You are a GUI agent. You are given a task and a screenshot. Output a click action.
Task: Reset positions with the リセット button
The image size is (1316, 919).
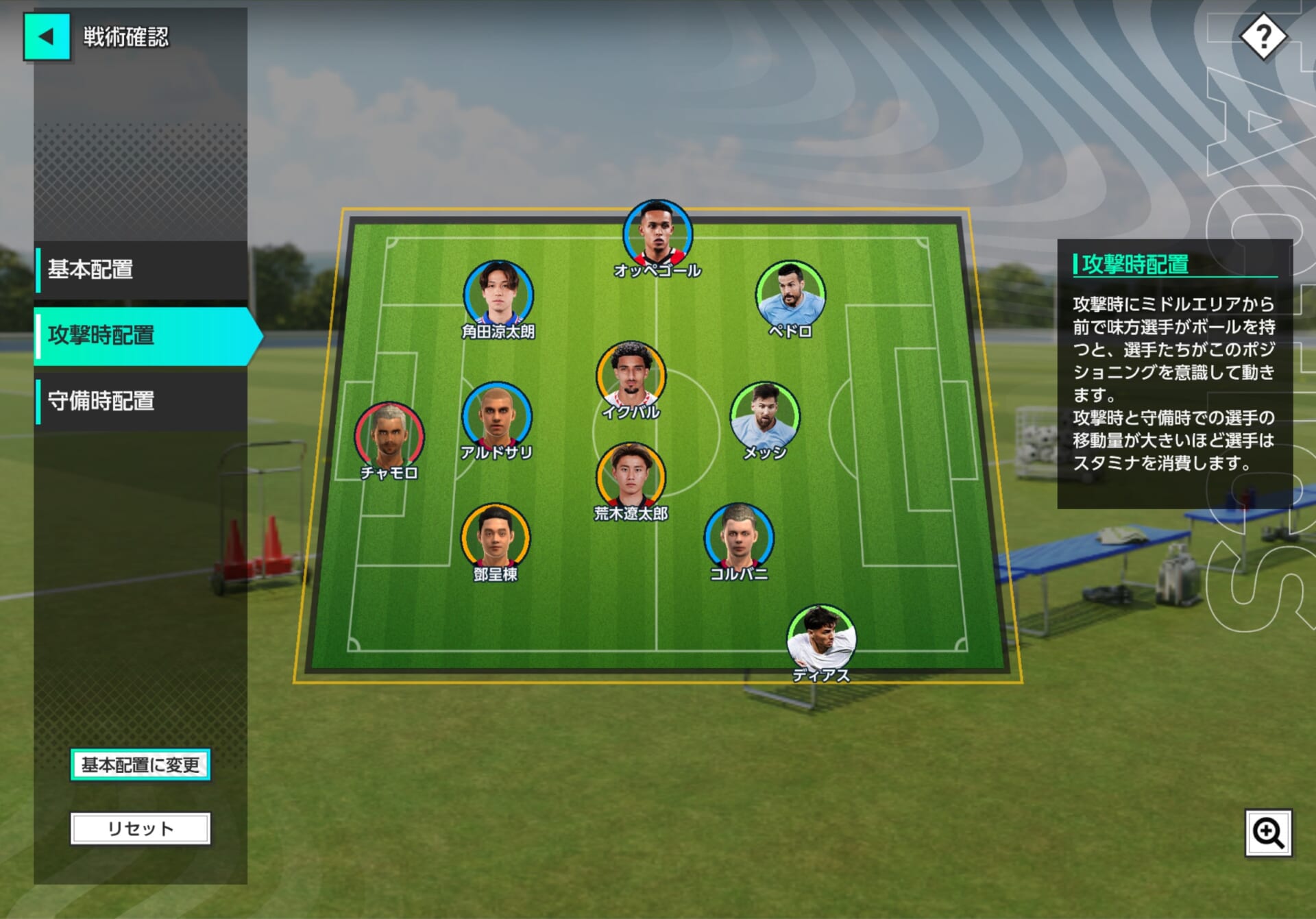pos(141,829)
